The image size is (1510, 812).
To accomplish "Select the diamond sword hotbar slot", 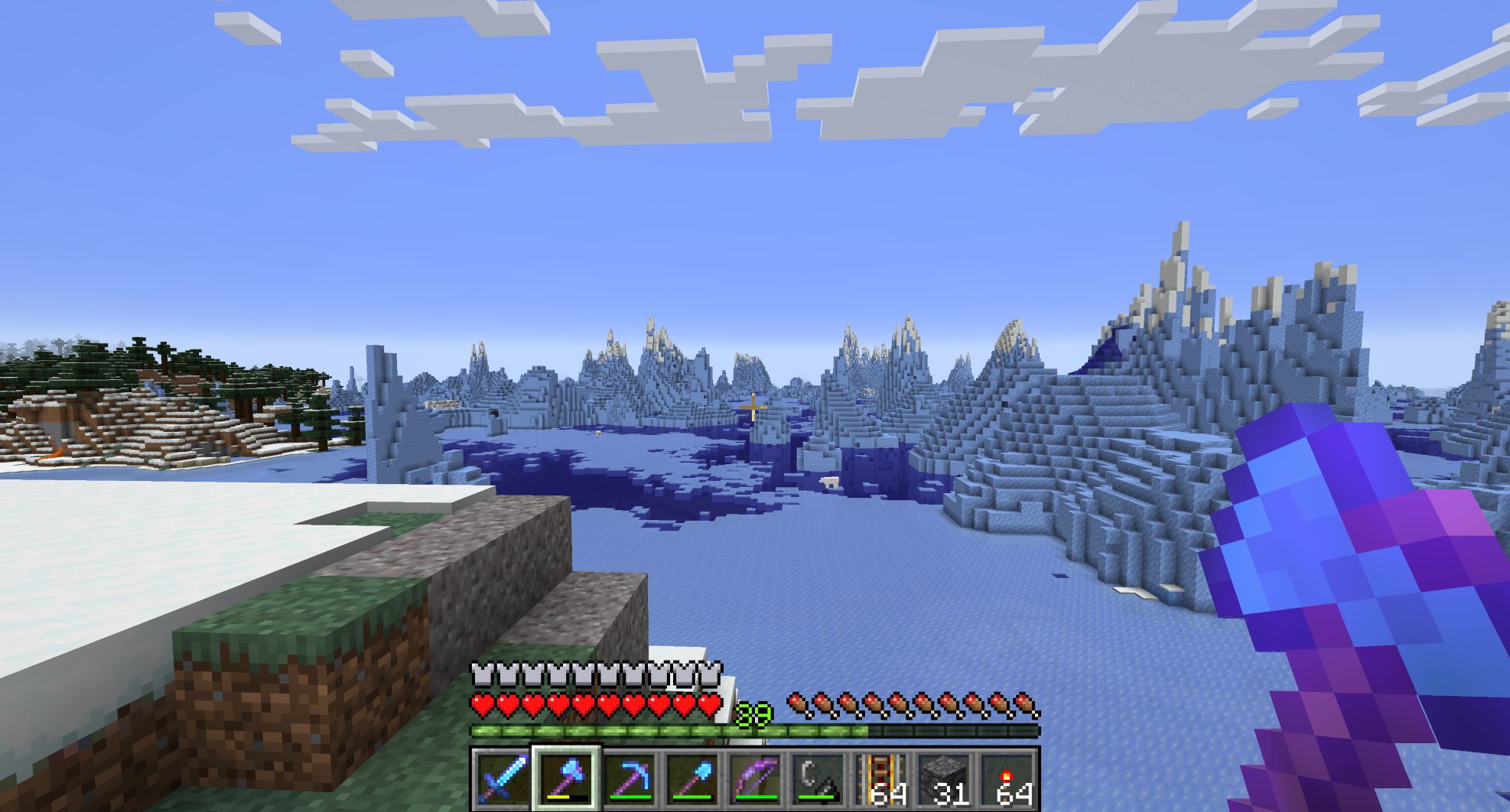I will tap(503, 779).
